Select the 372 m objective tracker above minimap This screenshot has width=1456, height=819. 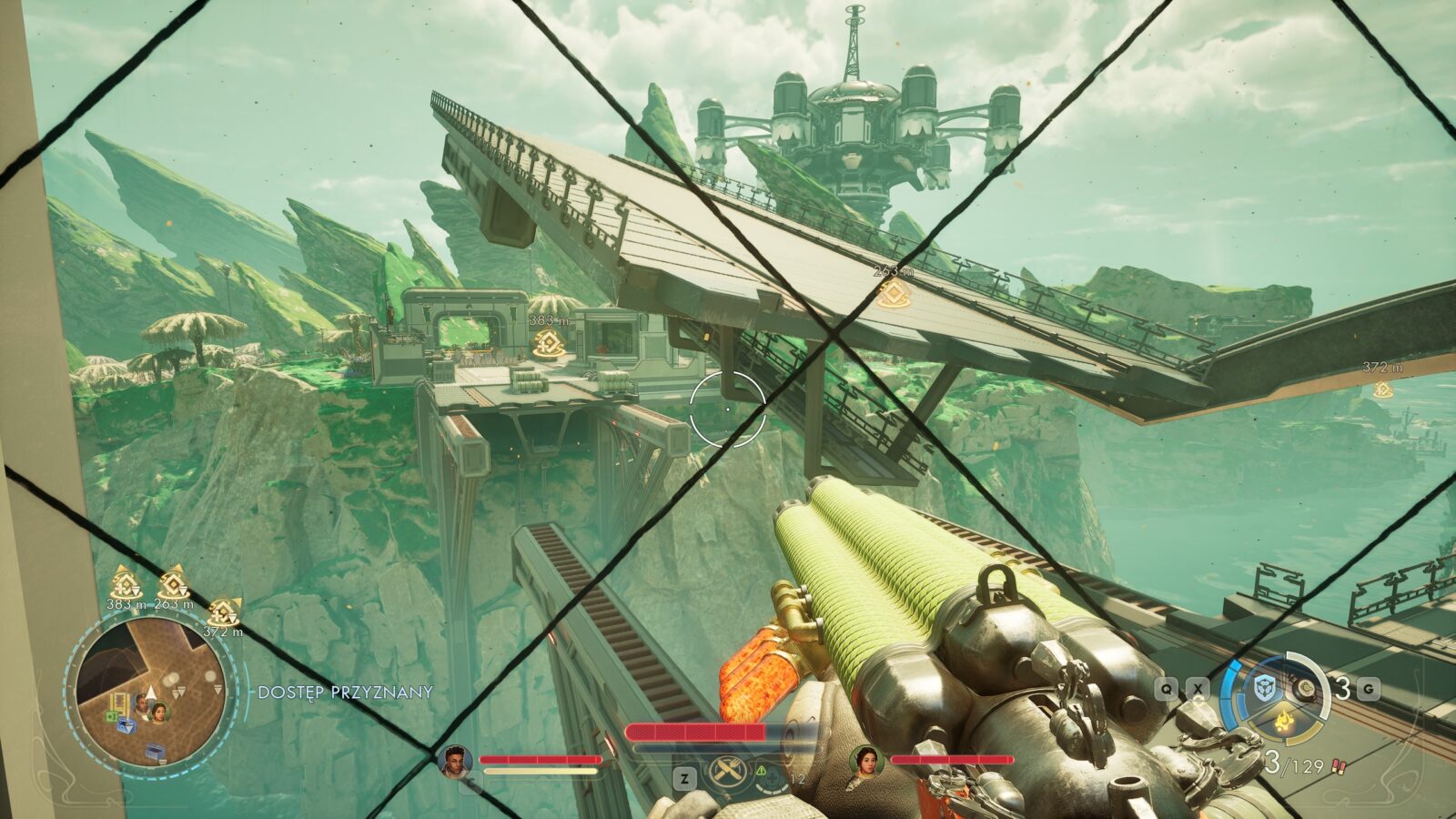pos(223,613)
